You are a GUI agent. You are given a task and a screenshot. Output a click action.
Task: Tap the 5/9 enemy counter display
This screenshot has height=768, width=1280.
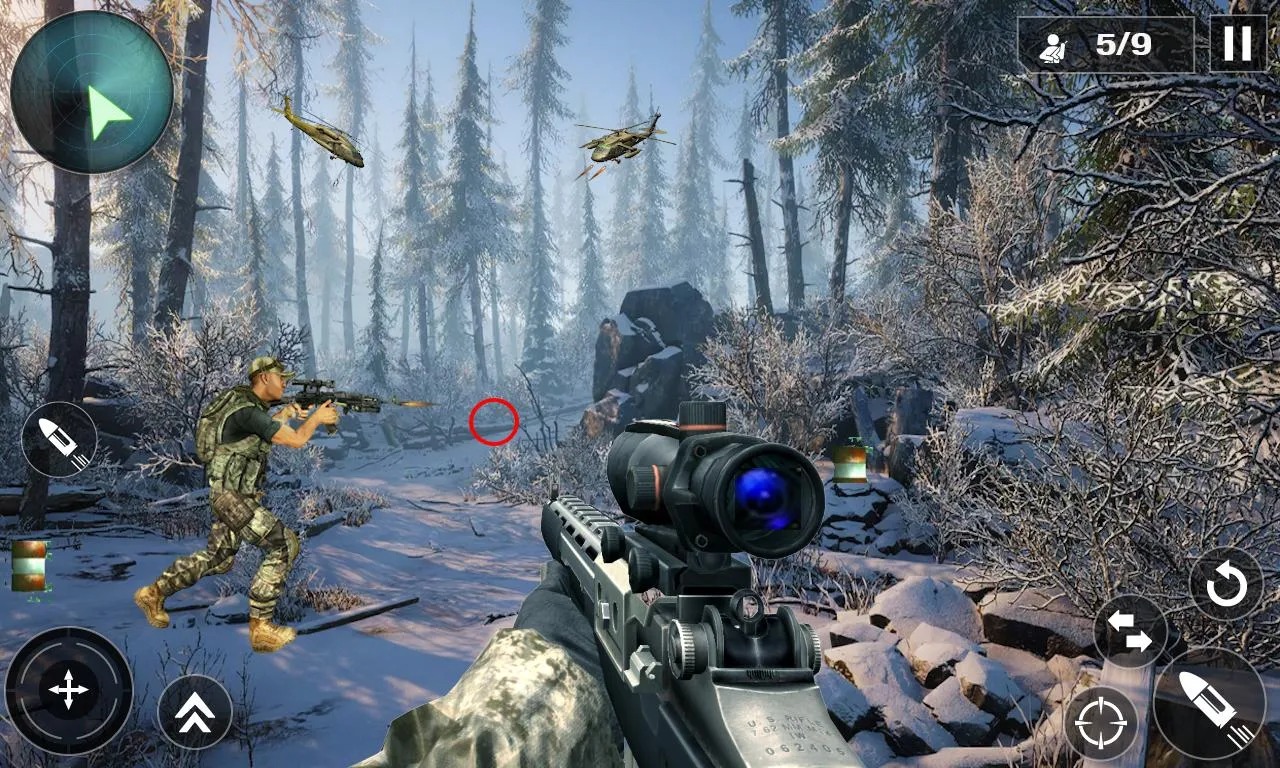pyautogui.click(x=1122, y=42)
